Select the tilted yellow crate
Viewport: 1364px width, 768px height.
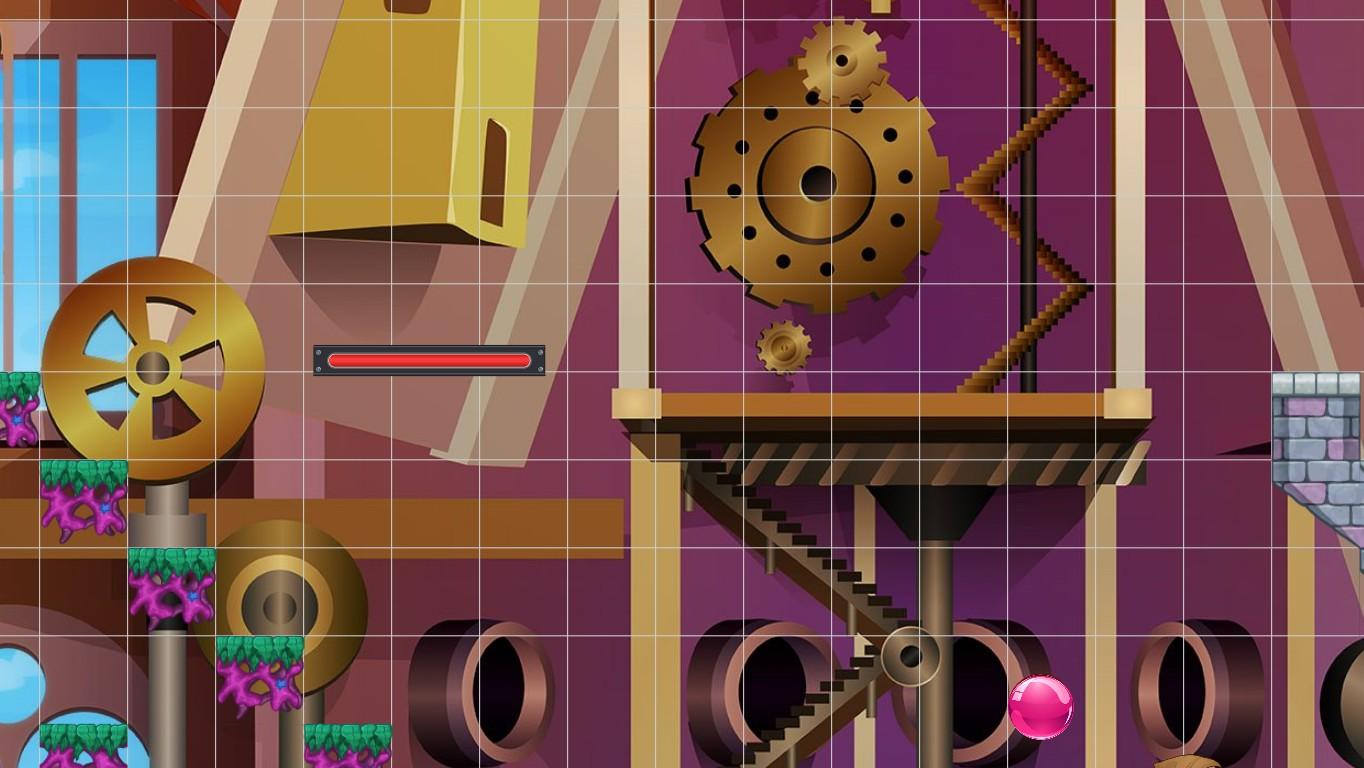point(390,120)
